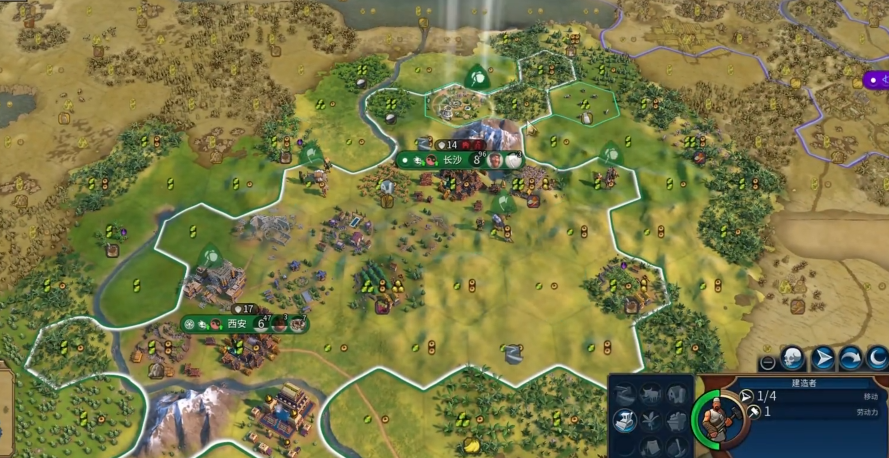The height and width of the screenshot is (458, 889).
Task: Collapse unit actions with the minus button
Action: tap(767, 361)
